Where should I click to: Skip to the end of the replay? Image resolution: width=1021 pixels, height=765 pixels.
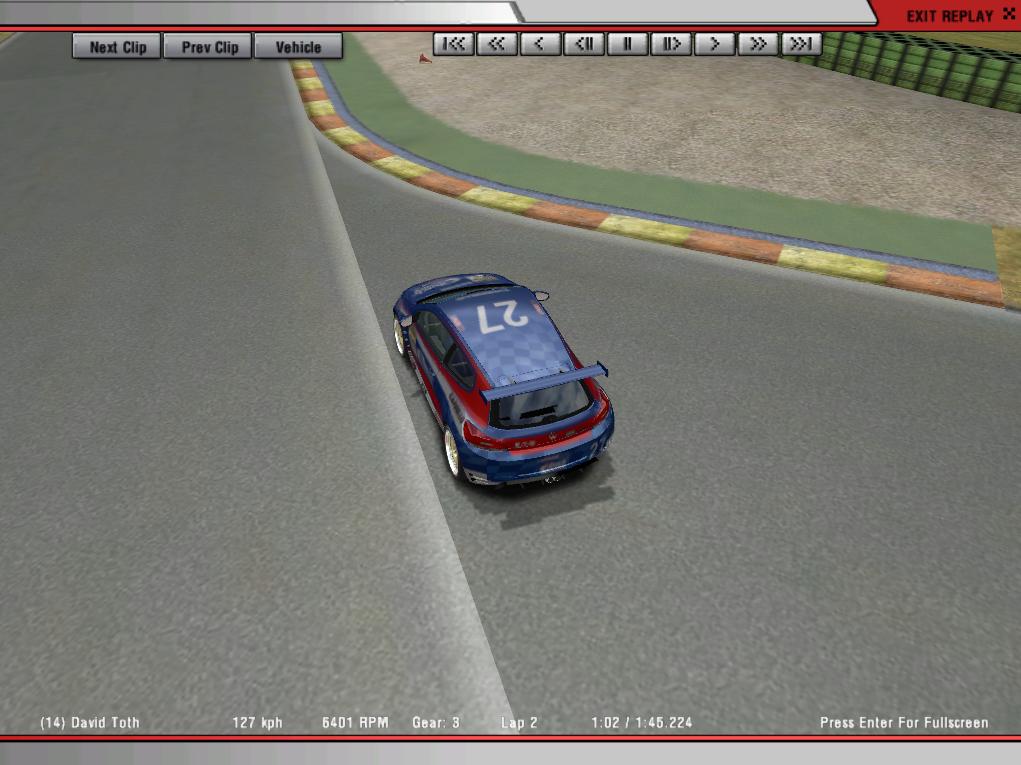[x=801, y=44]
